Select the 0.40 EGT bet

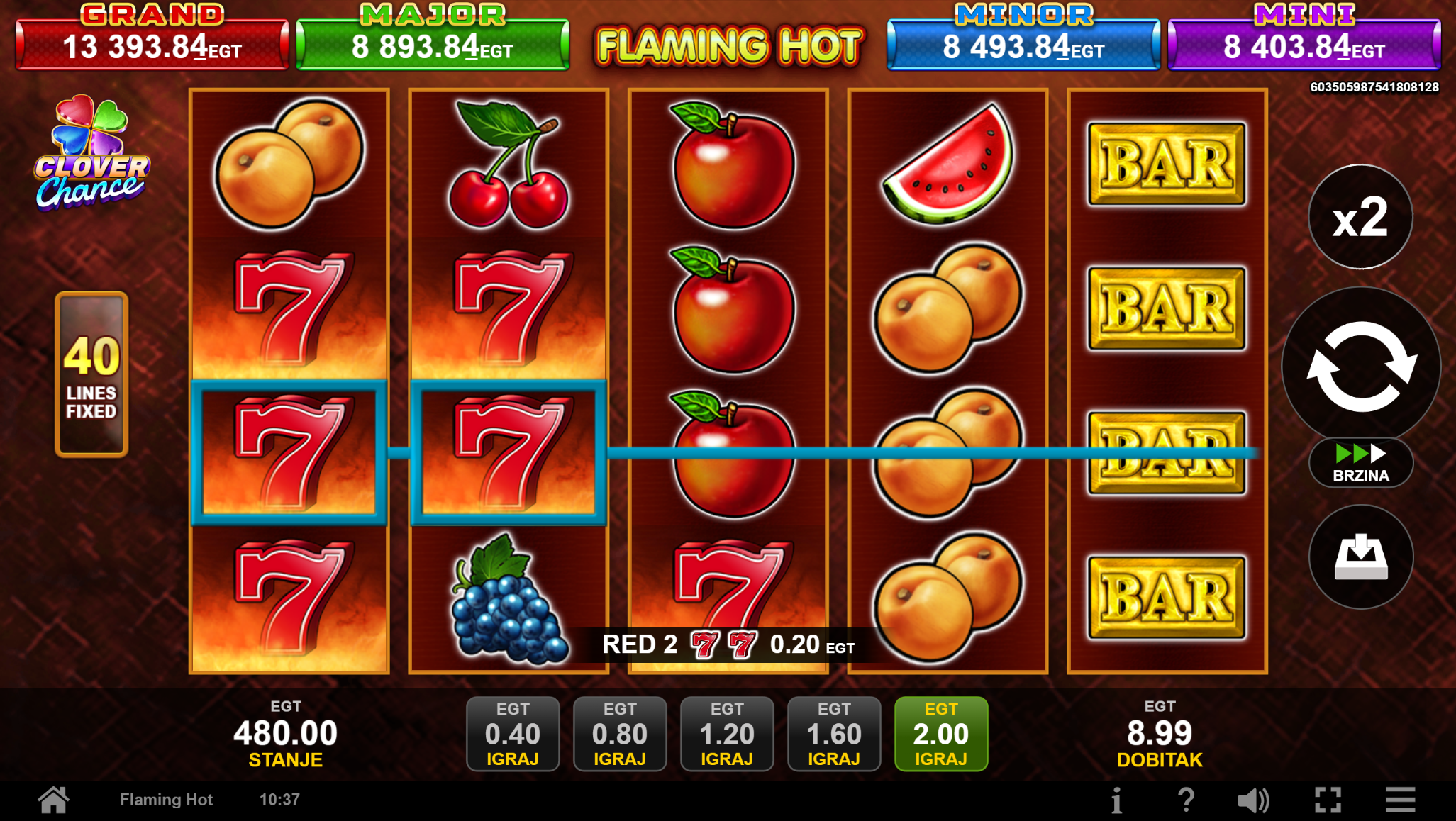point(512,734)
